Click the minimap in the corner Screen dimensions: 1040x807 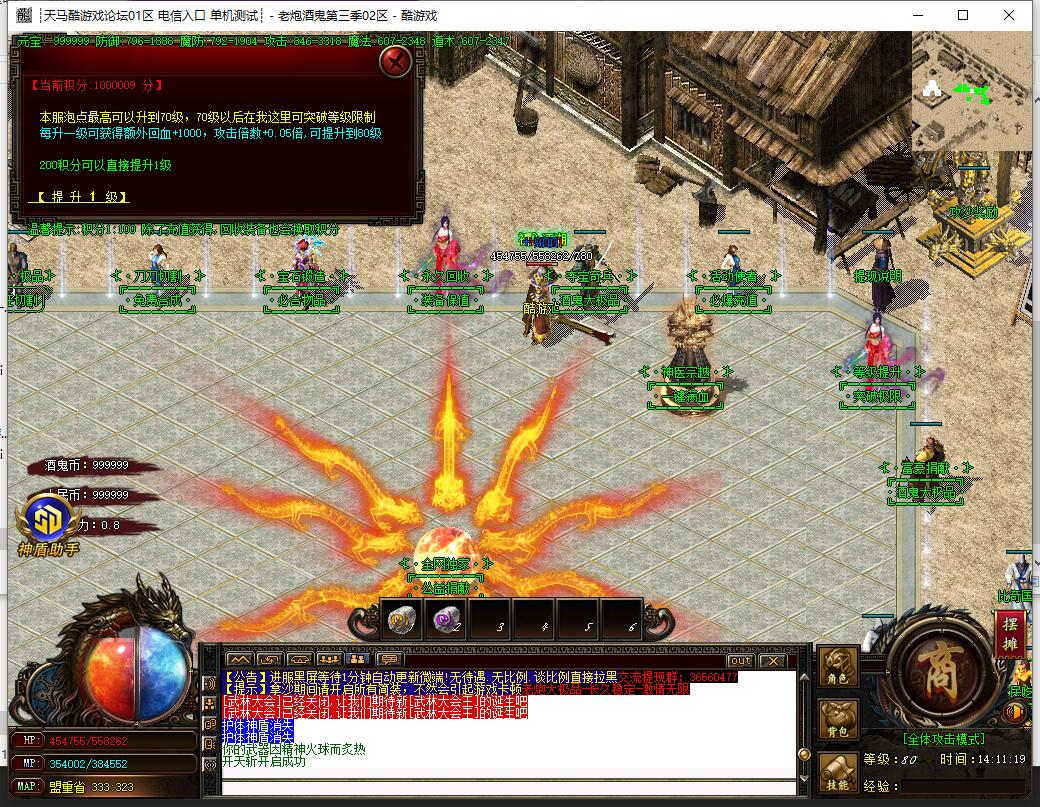click(971, 91)
